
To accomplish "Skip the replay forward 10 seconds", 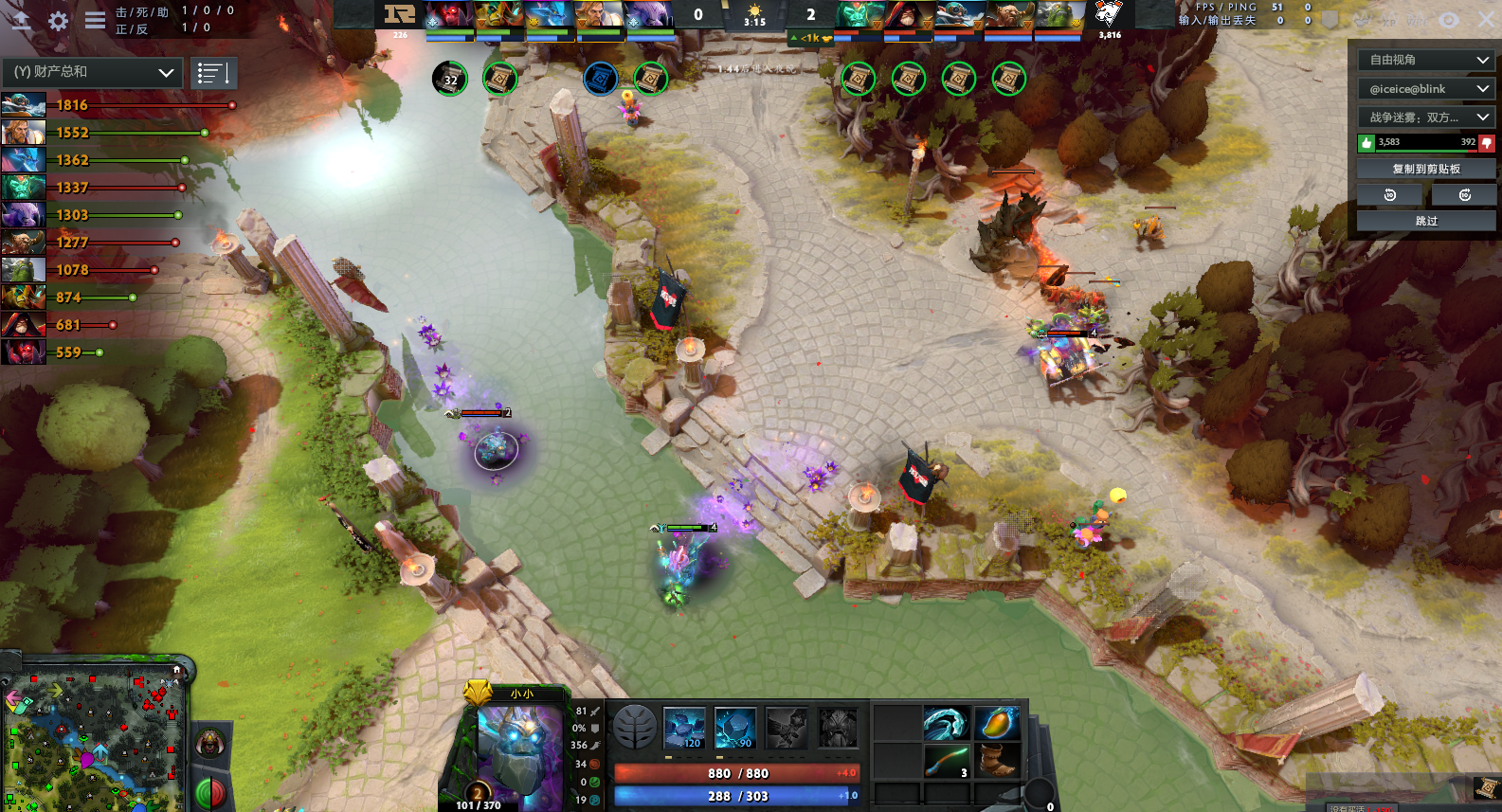I will click(x=1464, y=195).
